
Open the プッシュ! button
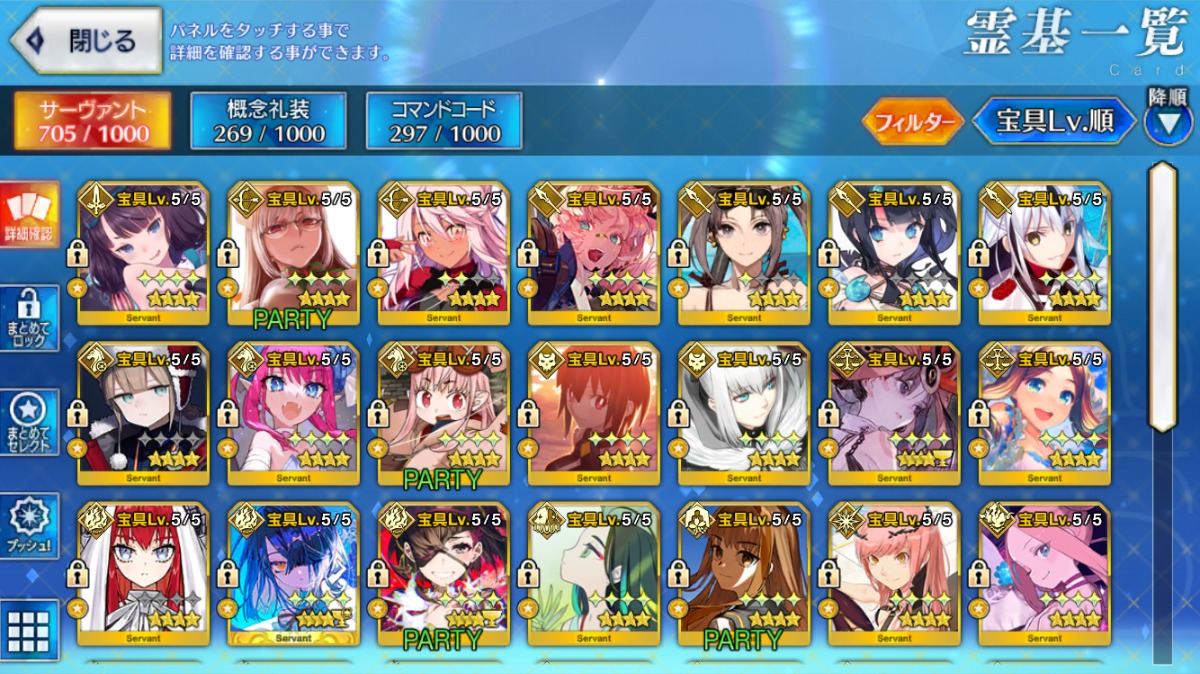29,524
